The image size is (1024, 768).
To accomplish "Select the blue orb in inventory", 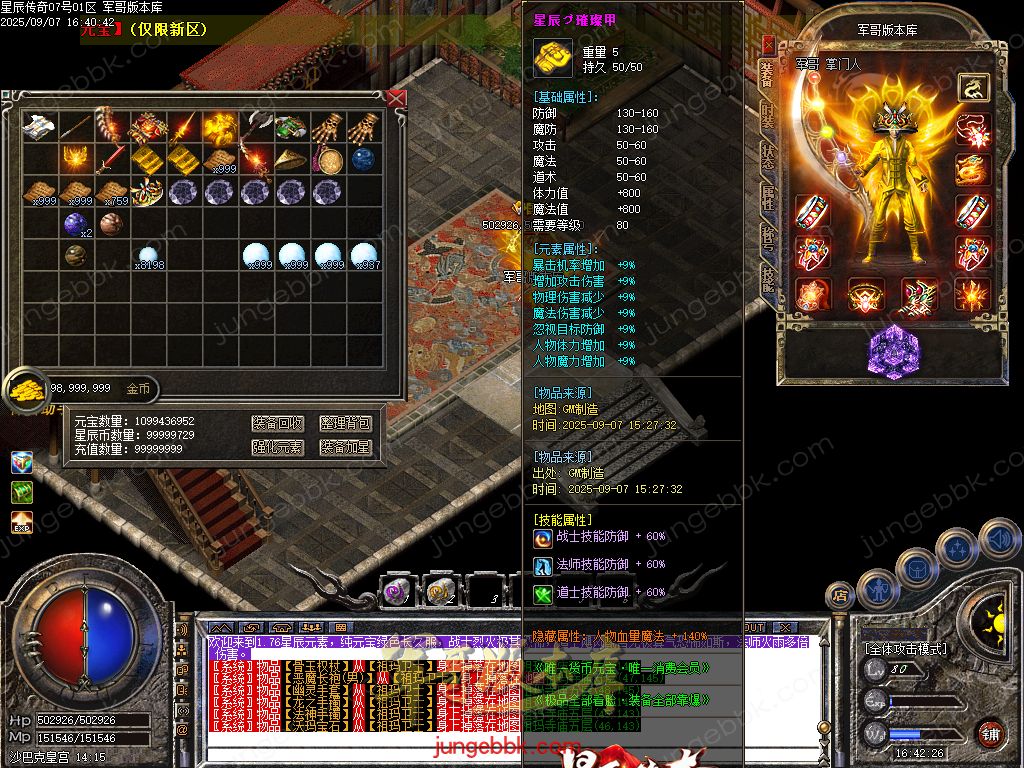I will click(362, 159).
